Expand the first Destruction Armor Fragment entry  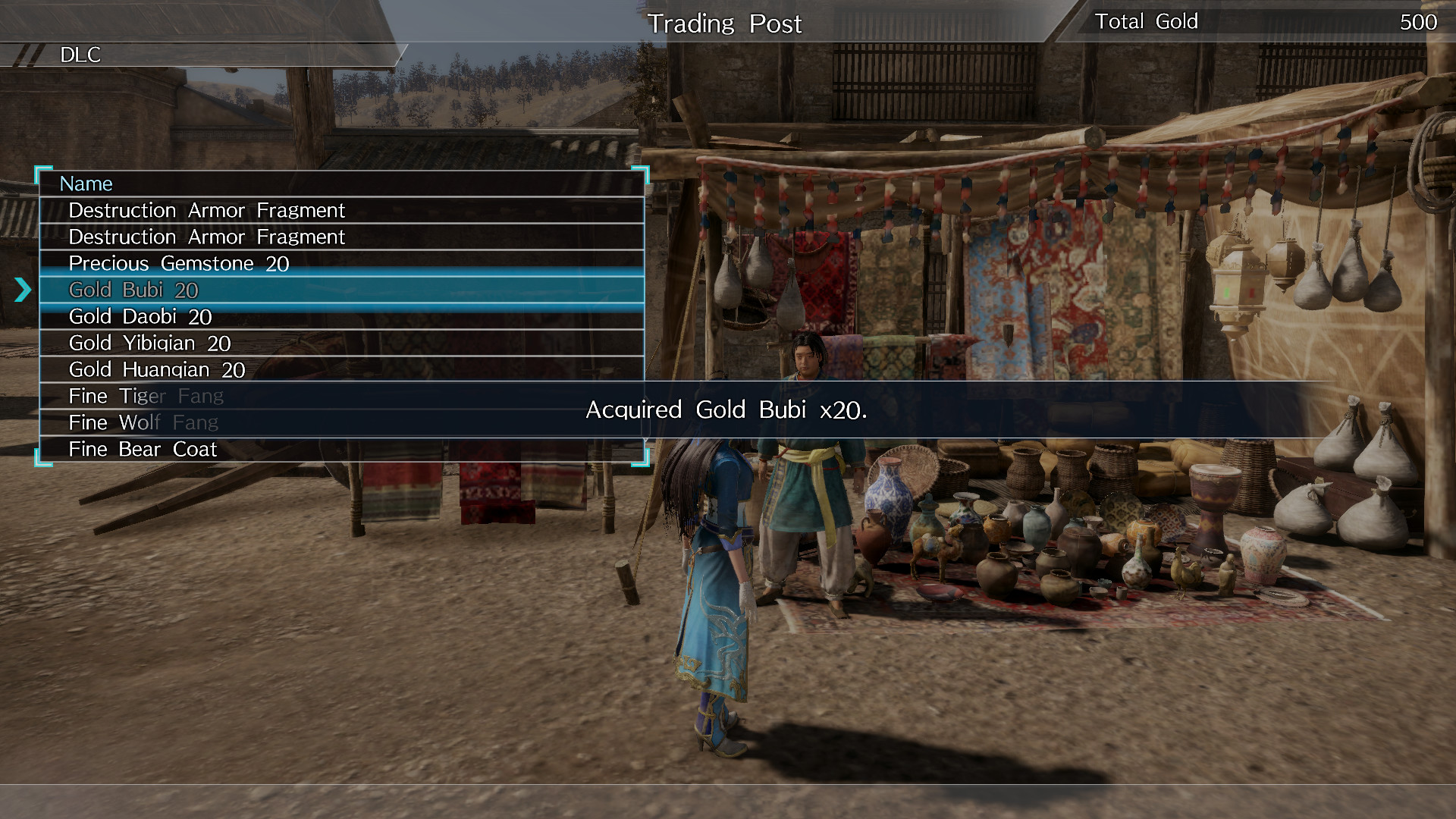pyautogui.click(x=206, y=210)
